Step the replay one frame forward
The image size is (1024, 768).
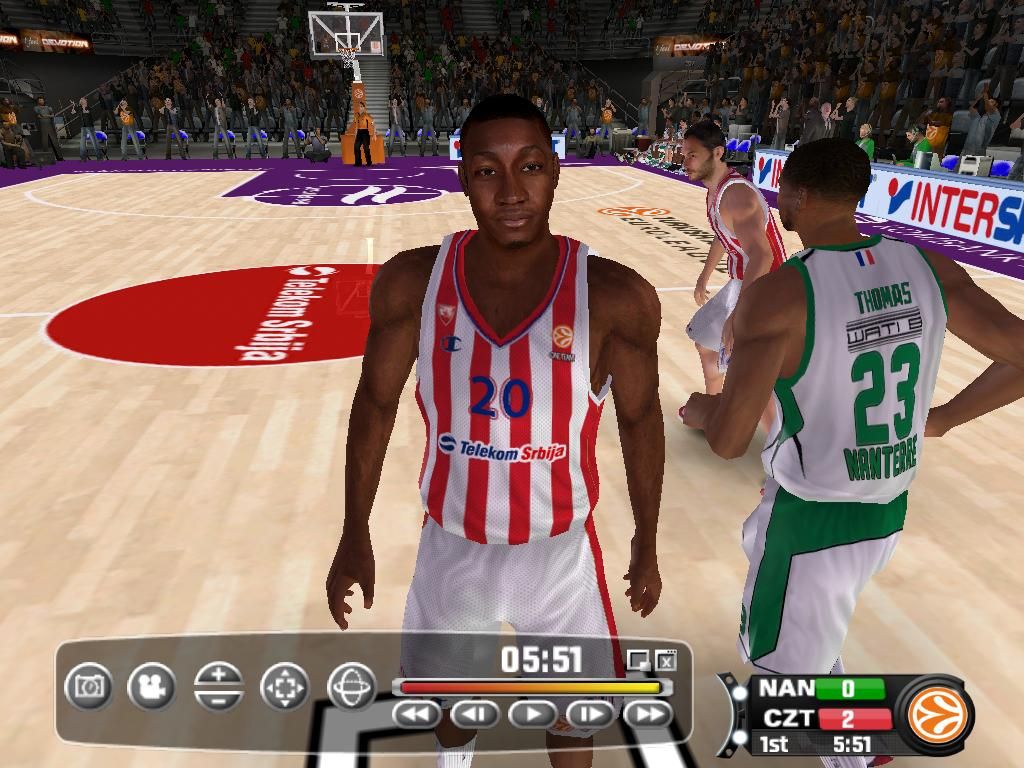(x=590, y=714)
